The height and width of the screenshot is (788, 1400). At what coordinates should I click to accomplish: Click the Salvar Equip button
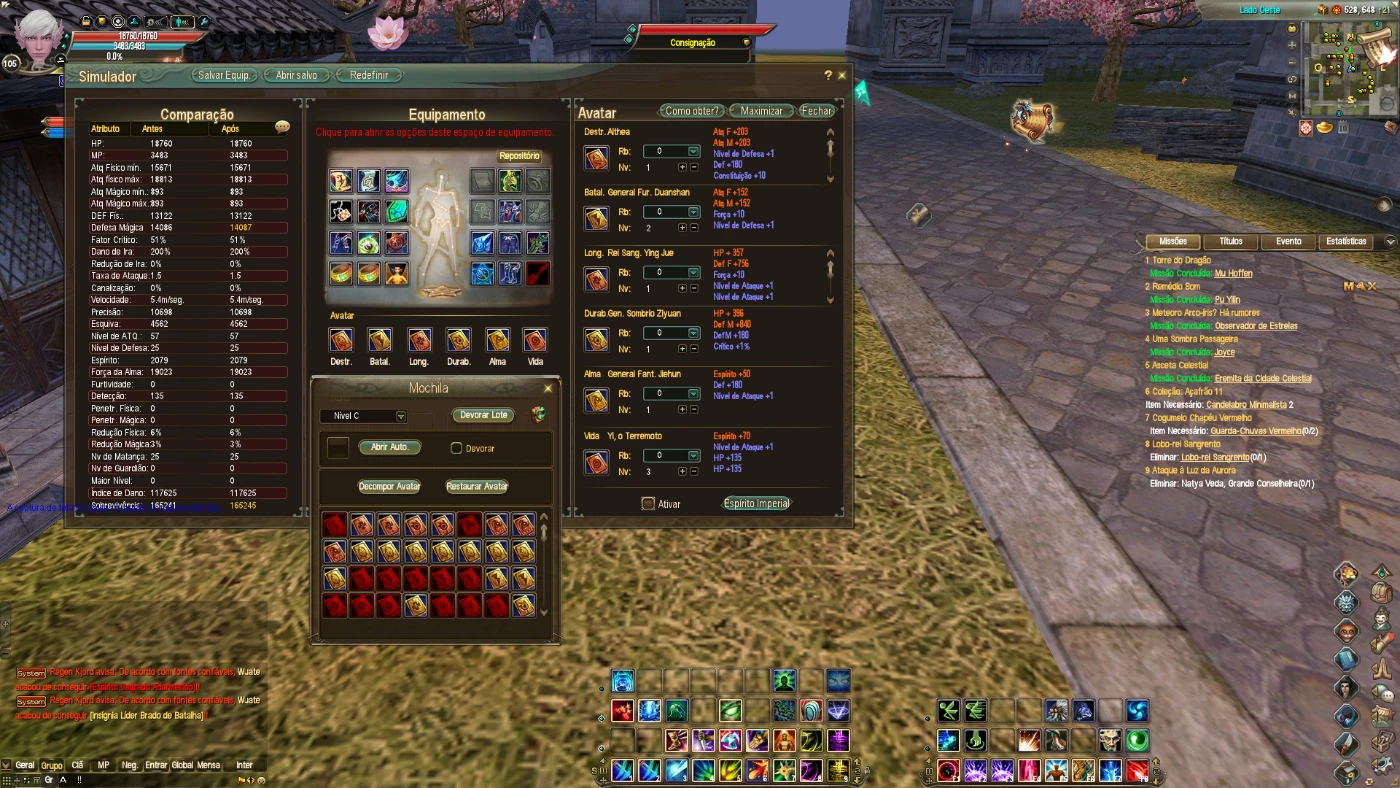(222, 74)
